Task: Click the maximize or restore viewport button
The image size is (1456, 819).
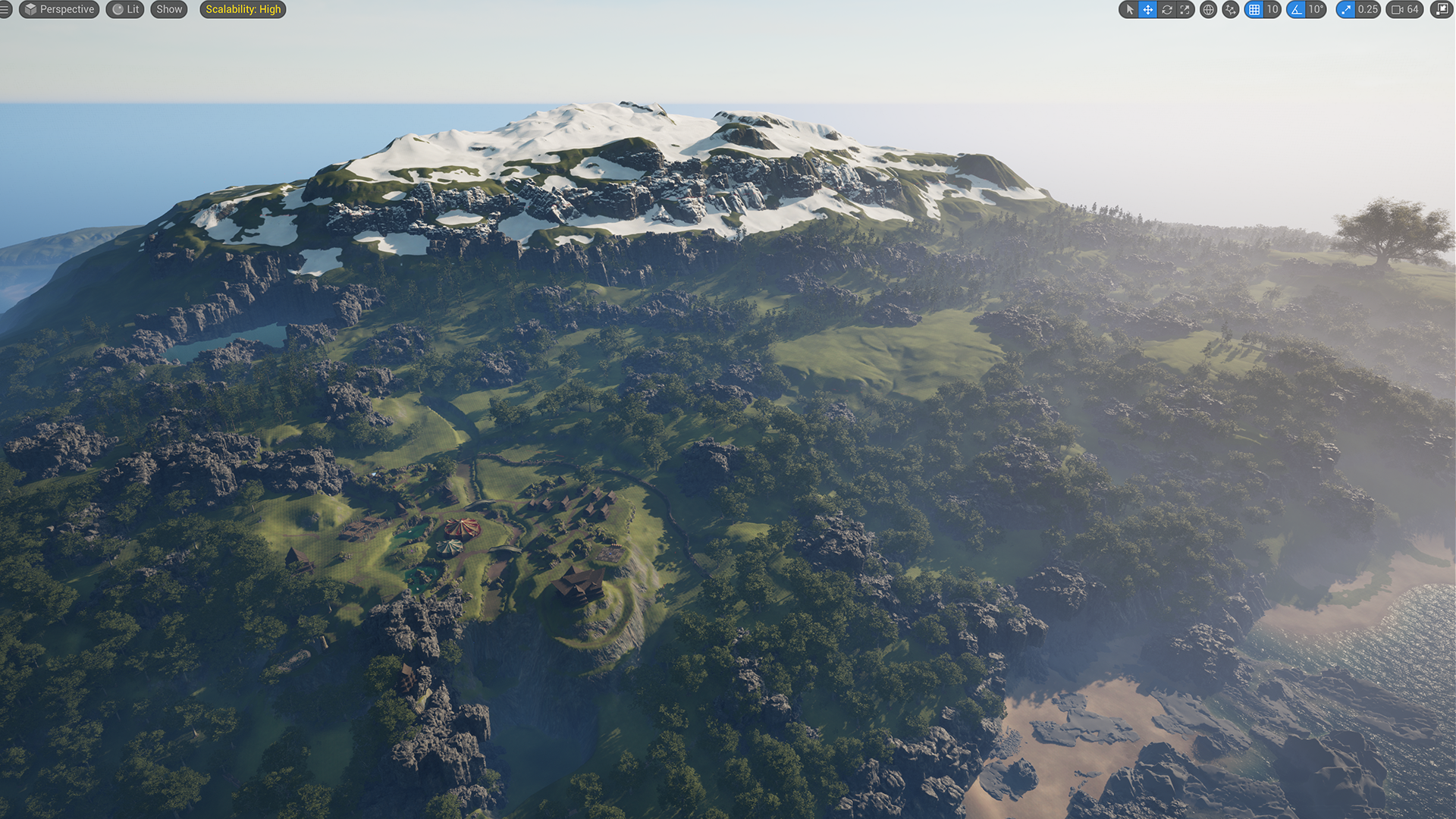Action: (1442, 10)
